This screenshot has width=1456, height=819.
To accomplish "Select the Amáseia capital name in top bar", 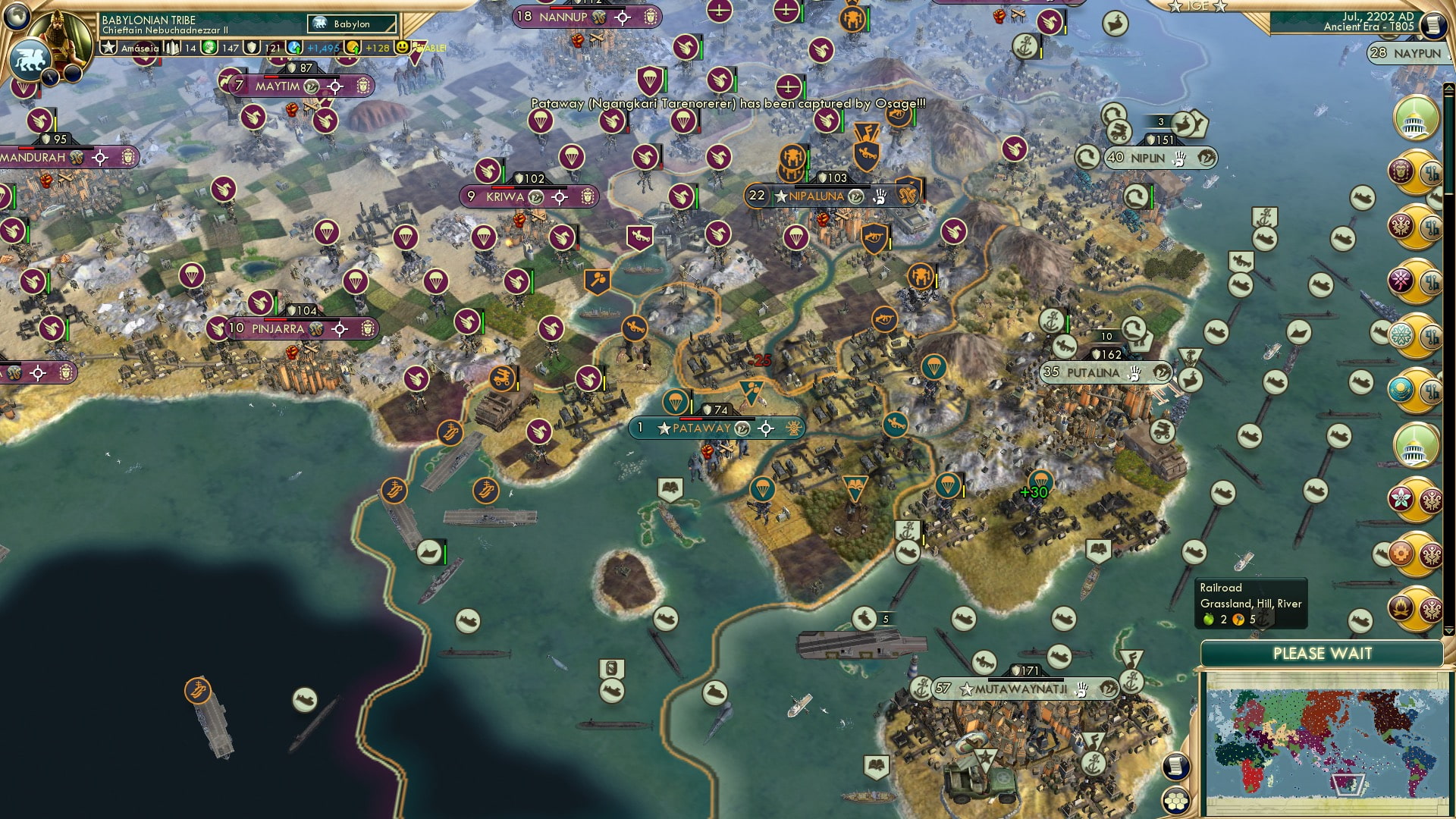I will point(140,47).
